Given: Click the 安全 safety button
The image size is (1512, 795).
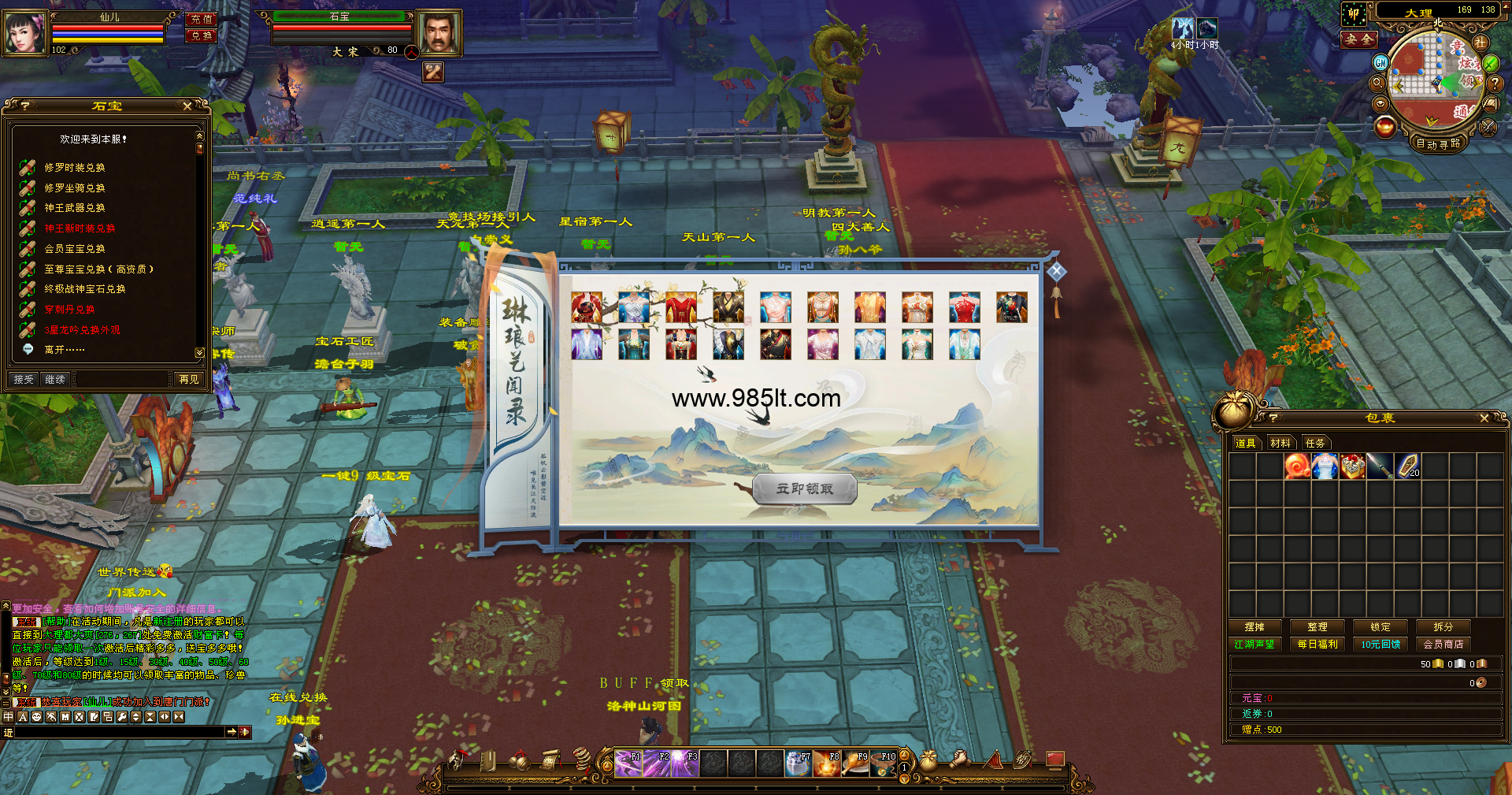Looking at the screenshot, I should (1359, 39).
